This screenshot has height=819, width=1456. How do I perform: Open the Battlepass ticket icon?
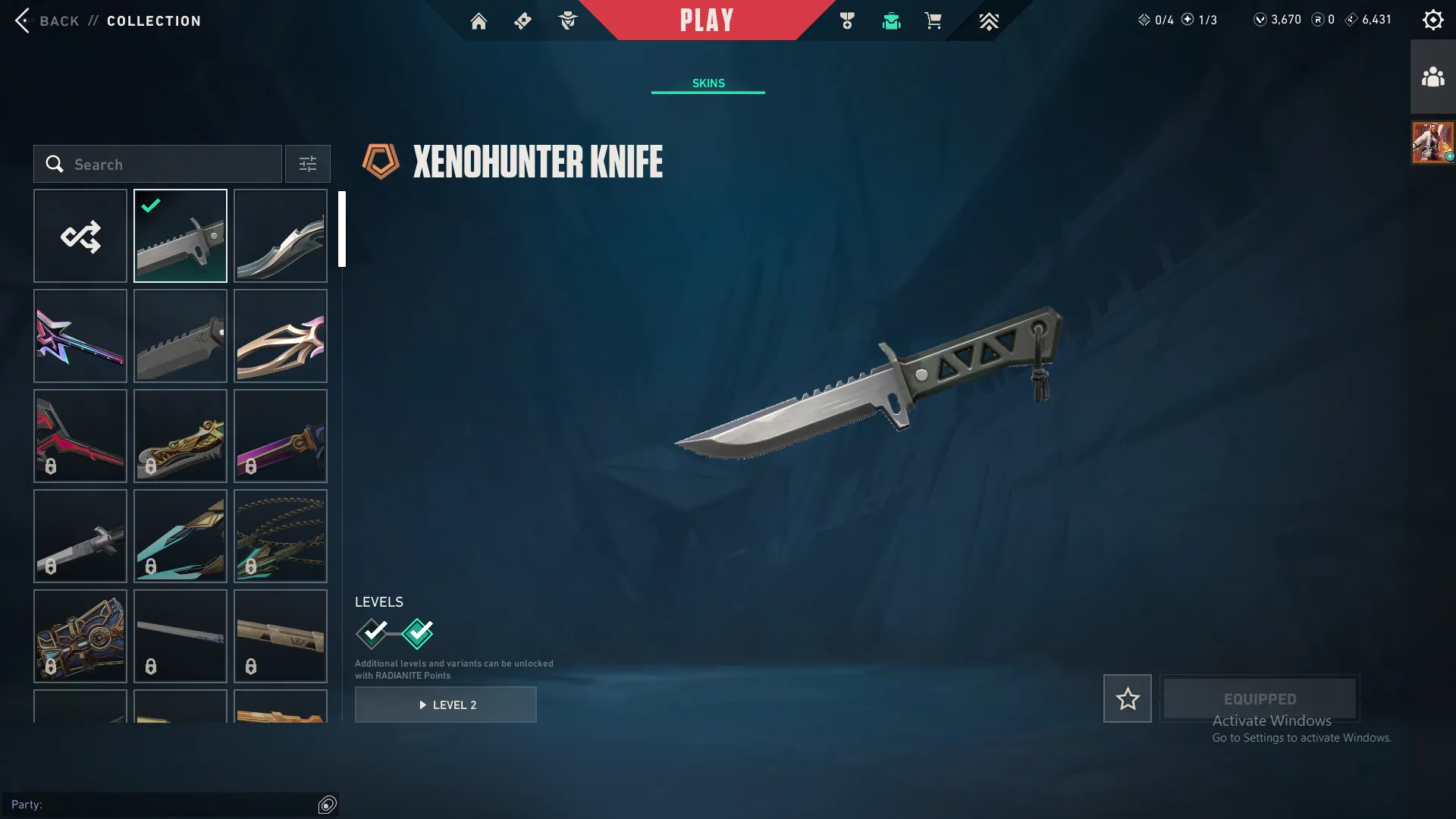click(522, 20)
